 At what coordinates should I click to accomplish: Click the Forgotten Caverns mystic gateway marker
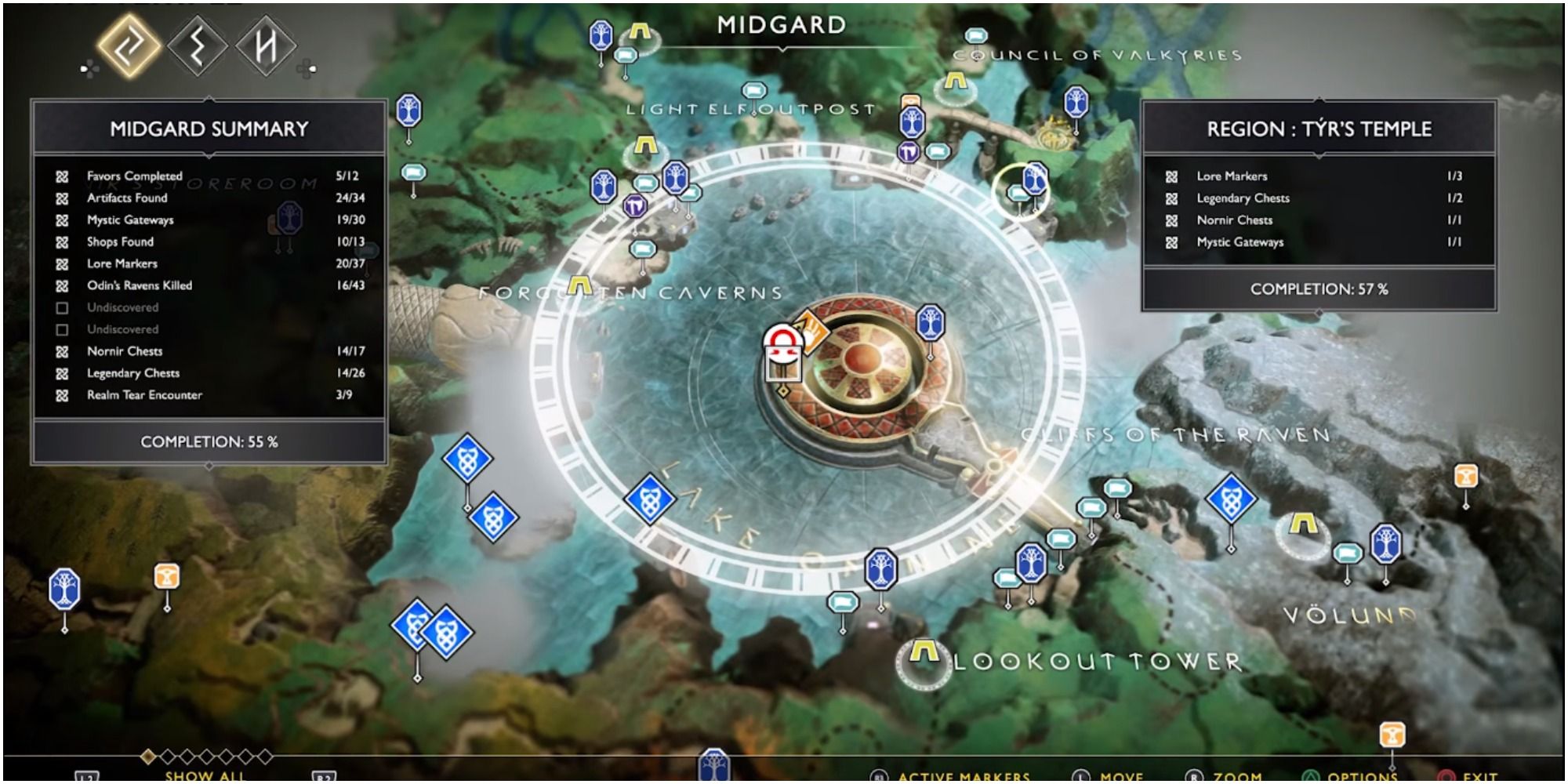579,285
